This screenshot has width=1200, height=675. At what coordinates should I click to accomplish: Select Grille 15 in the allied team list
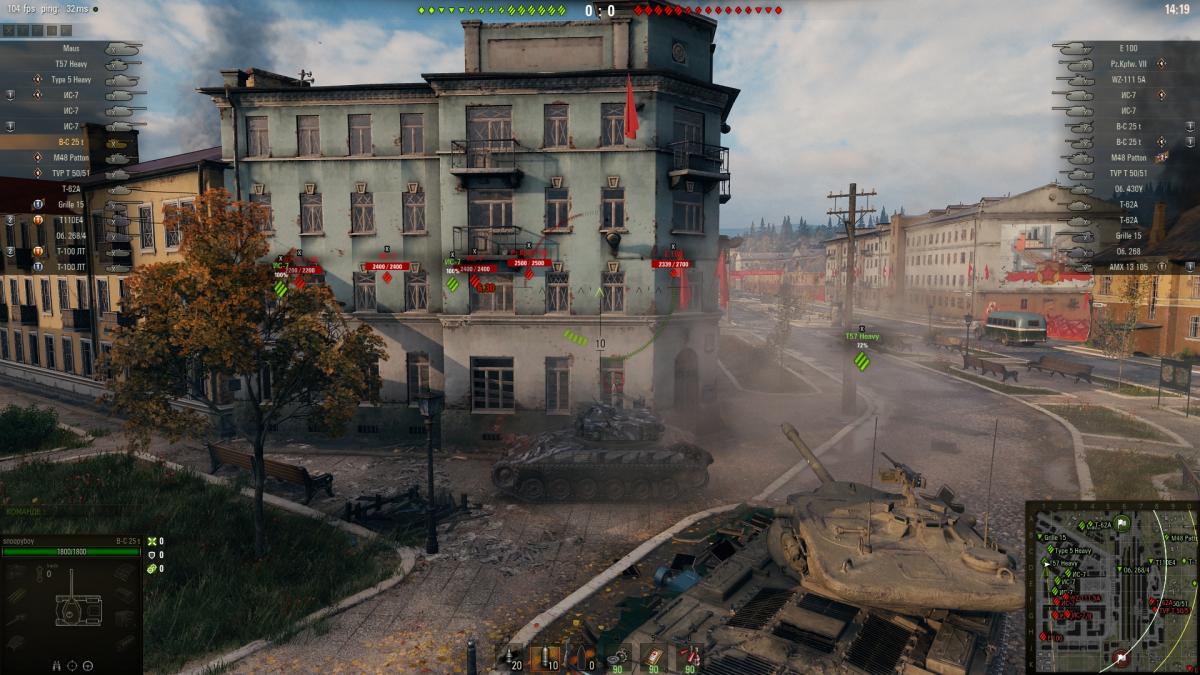70,204
